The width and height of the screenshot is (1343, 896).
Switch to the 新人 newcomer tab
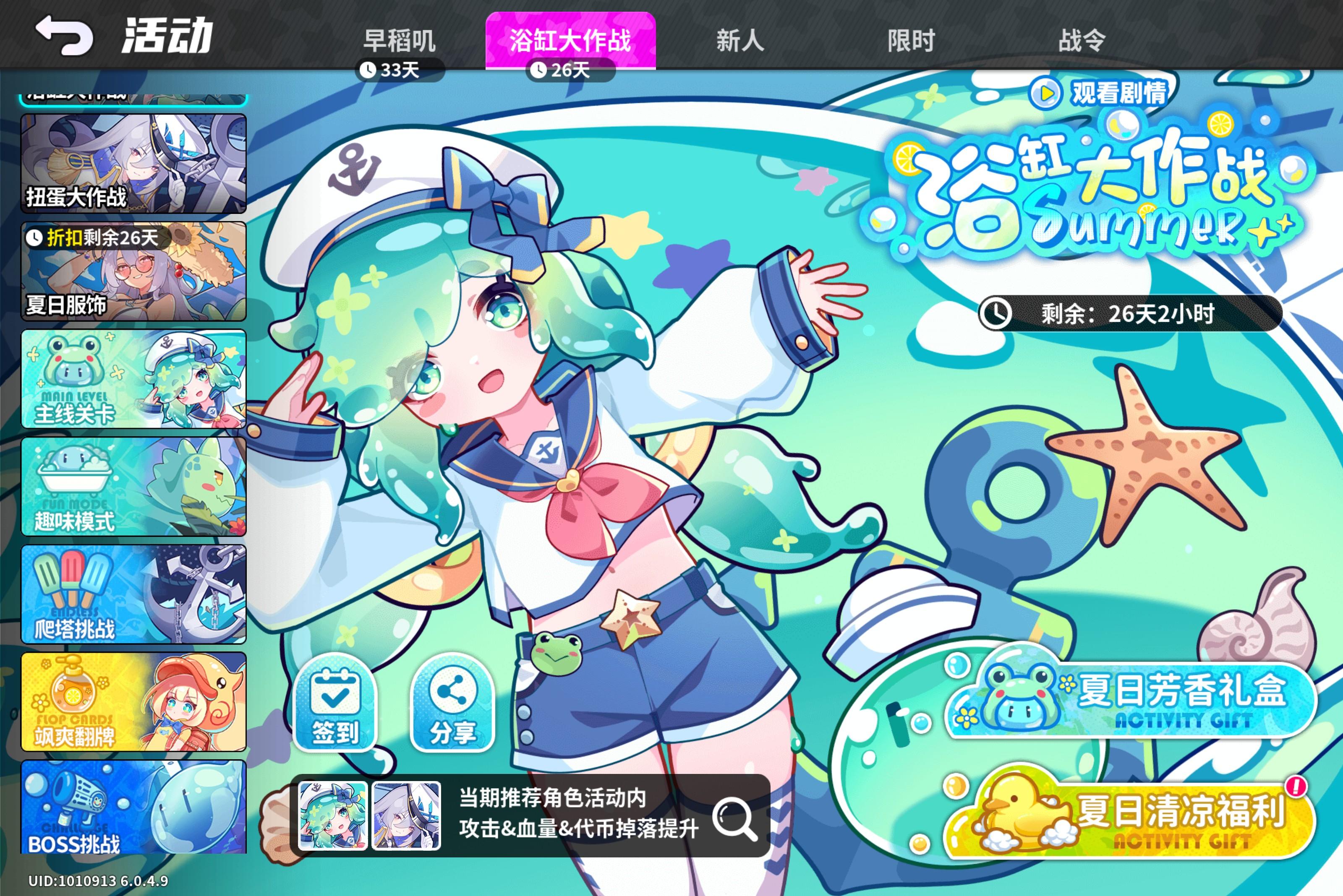coord(740,39)
